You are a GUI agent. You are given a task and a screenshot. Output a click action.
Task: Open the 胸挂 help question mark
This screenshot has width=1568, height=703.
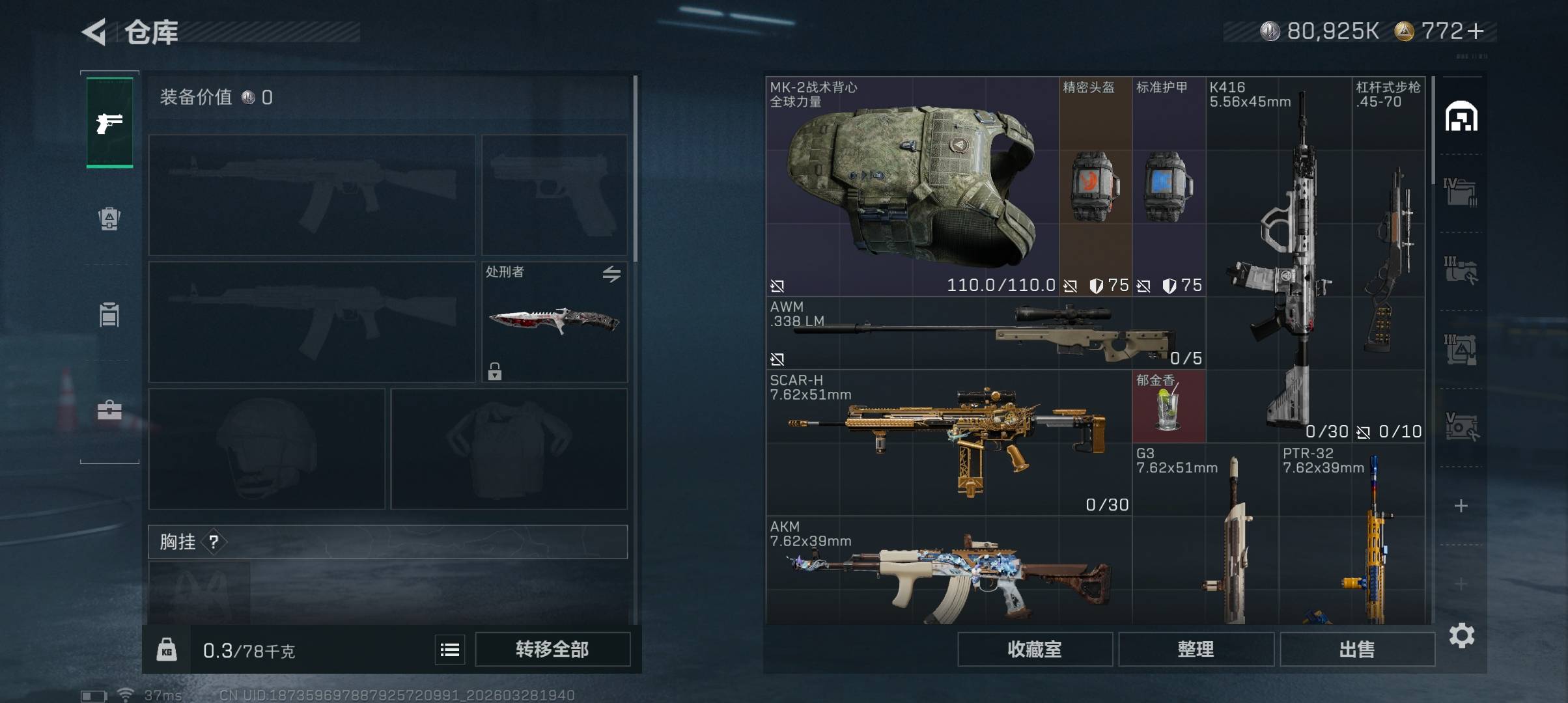(214, 542)
